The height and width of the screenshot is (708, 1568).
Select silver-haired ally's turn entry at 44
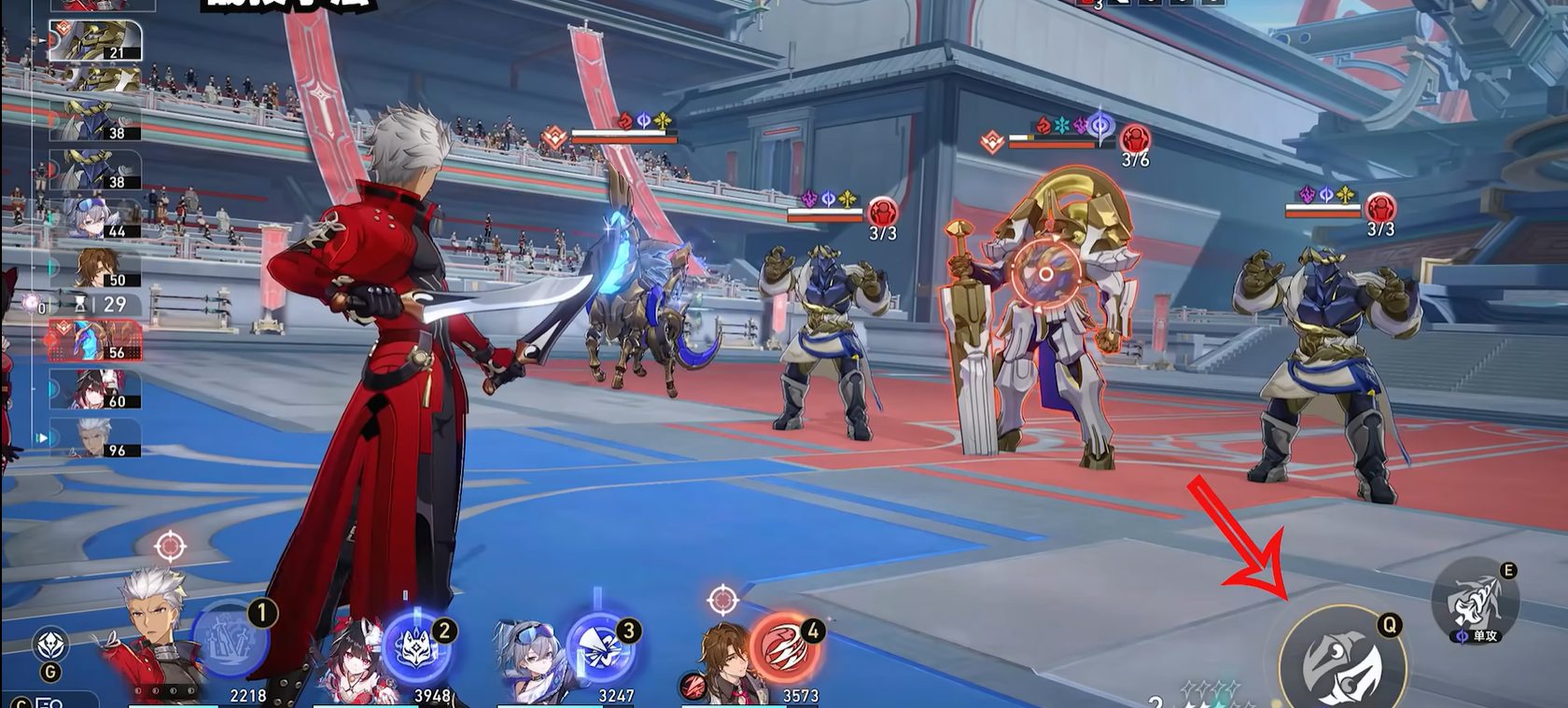[x=96, y=218]
